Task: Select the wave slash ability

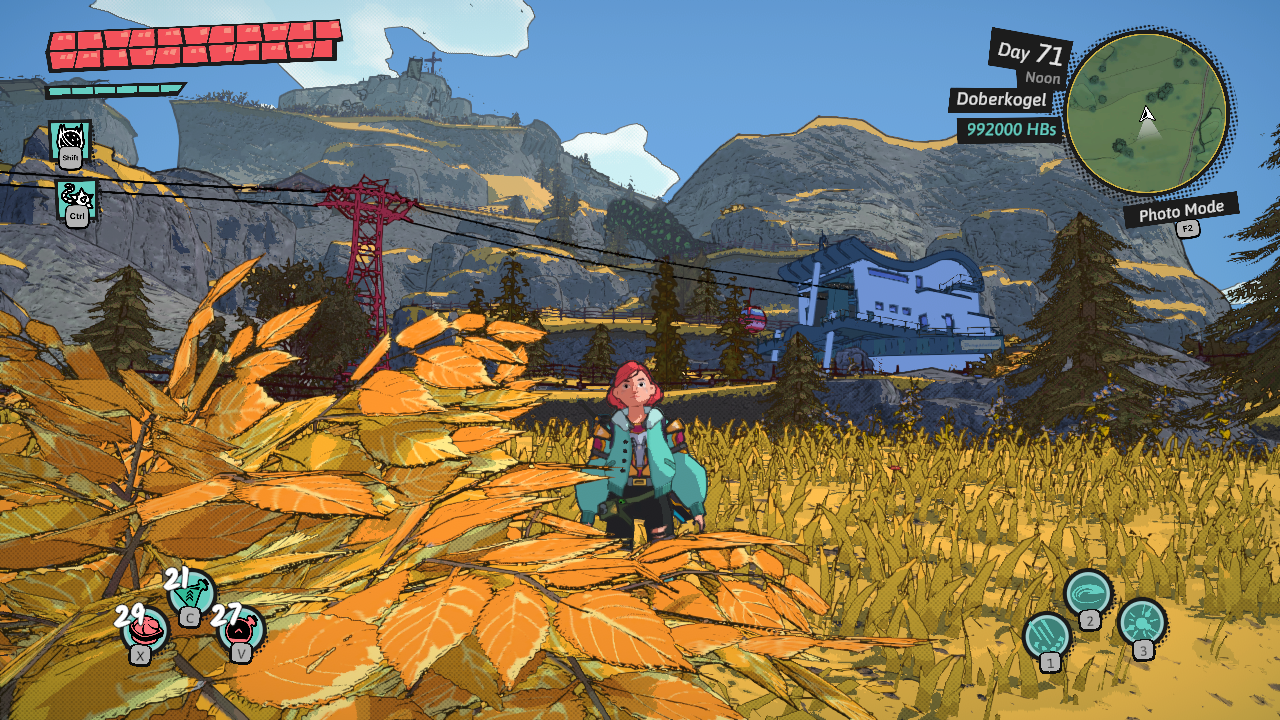Action: 1087,593
